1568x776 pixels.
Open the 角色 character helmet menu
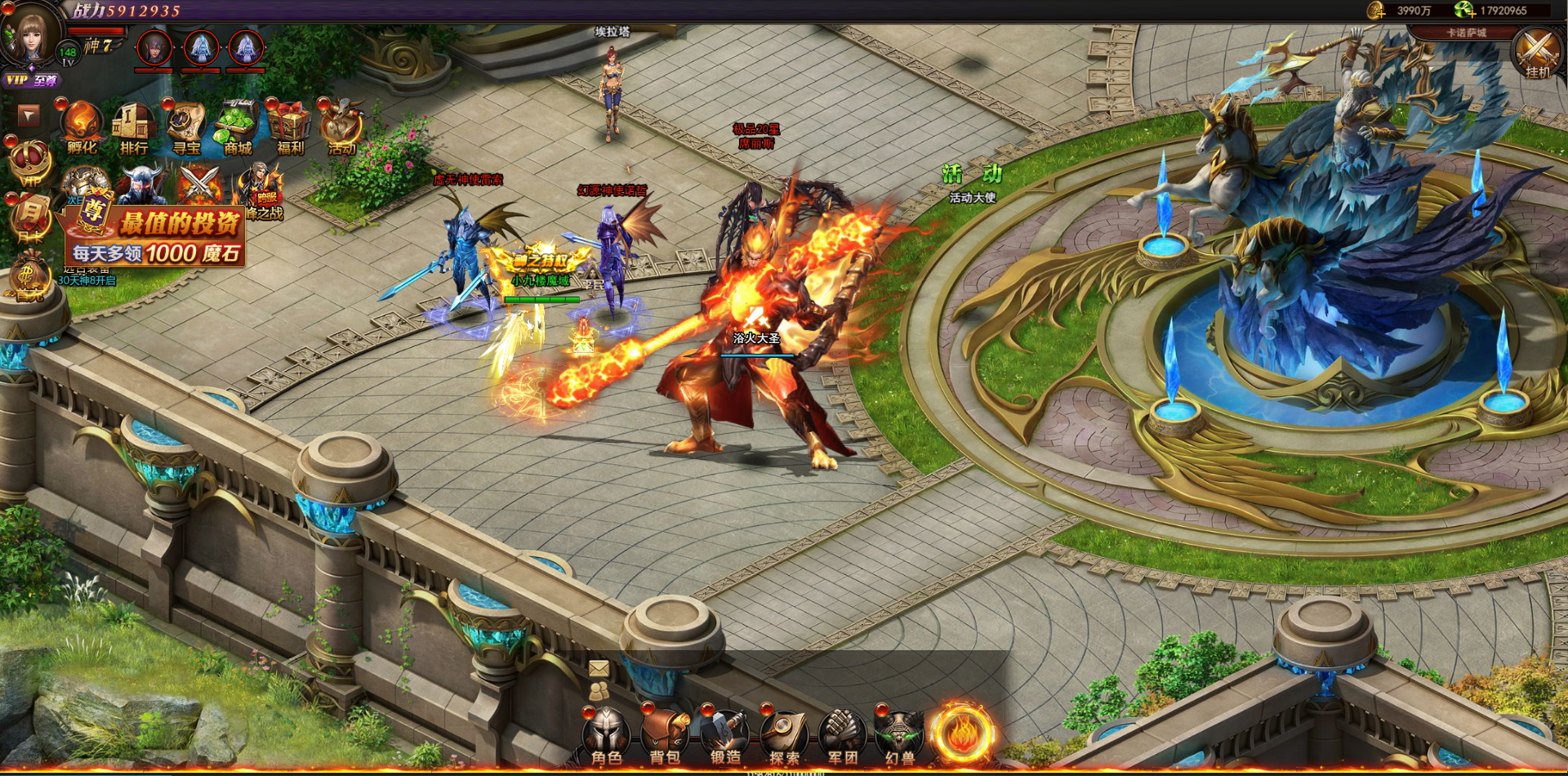606,734
